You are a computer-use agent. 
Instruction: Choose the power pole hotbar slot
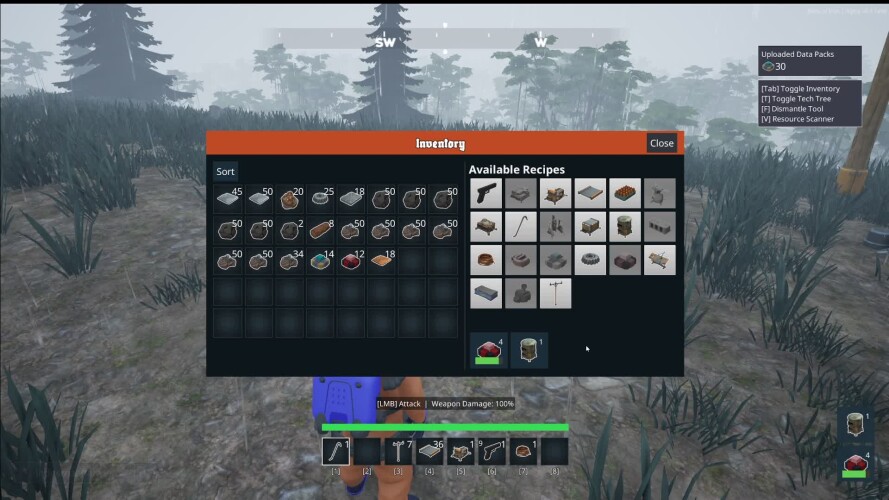(398, 452)
